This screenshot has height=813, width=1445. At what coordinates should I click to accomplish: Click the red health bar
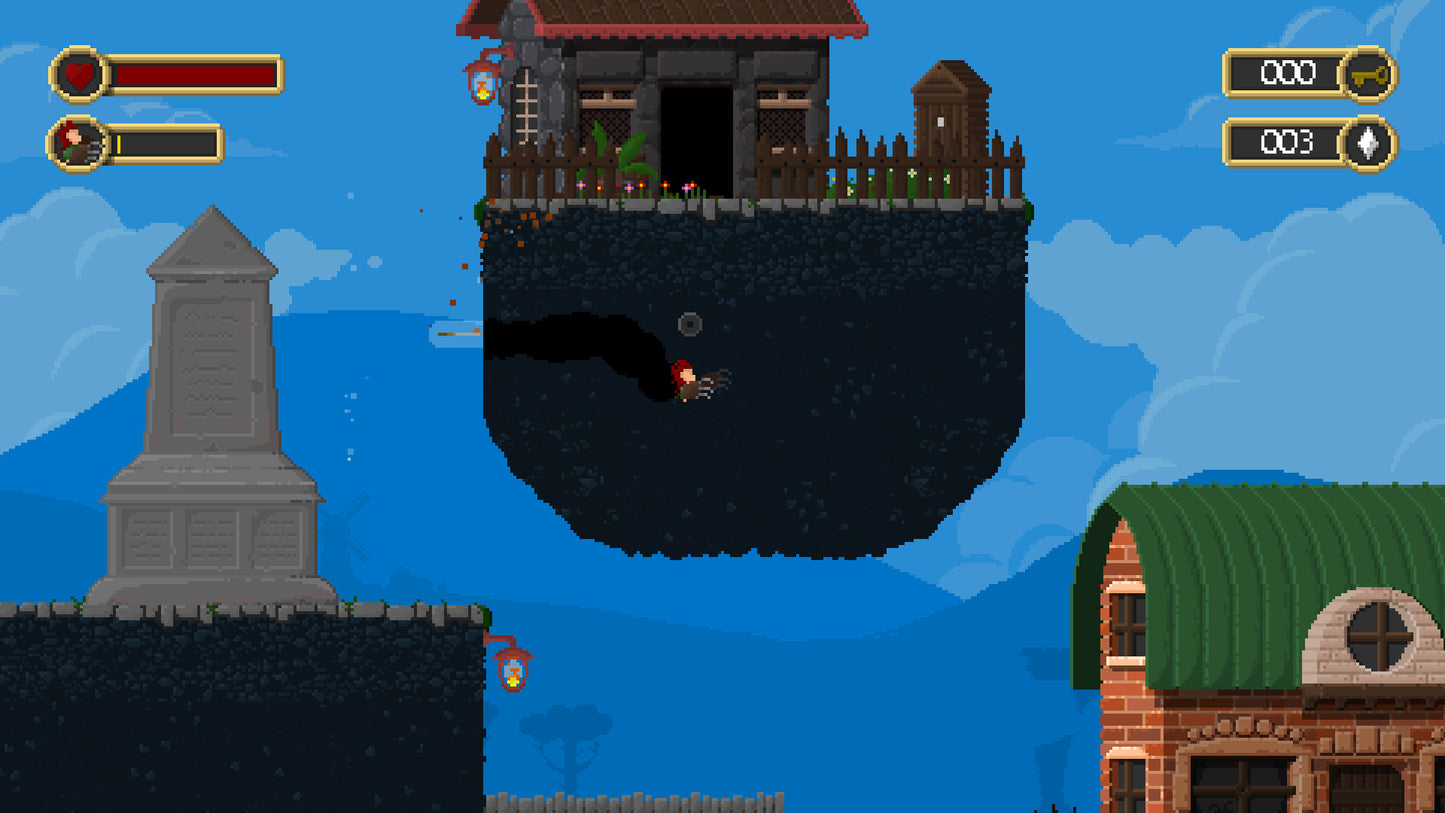[x=195, y=74]
